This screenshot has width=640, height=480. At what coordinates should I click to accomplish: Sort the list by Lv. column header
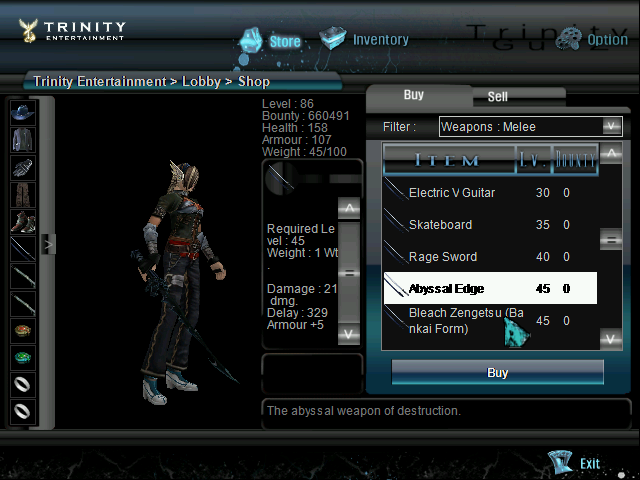[532, 160]
